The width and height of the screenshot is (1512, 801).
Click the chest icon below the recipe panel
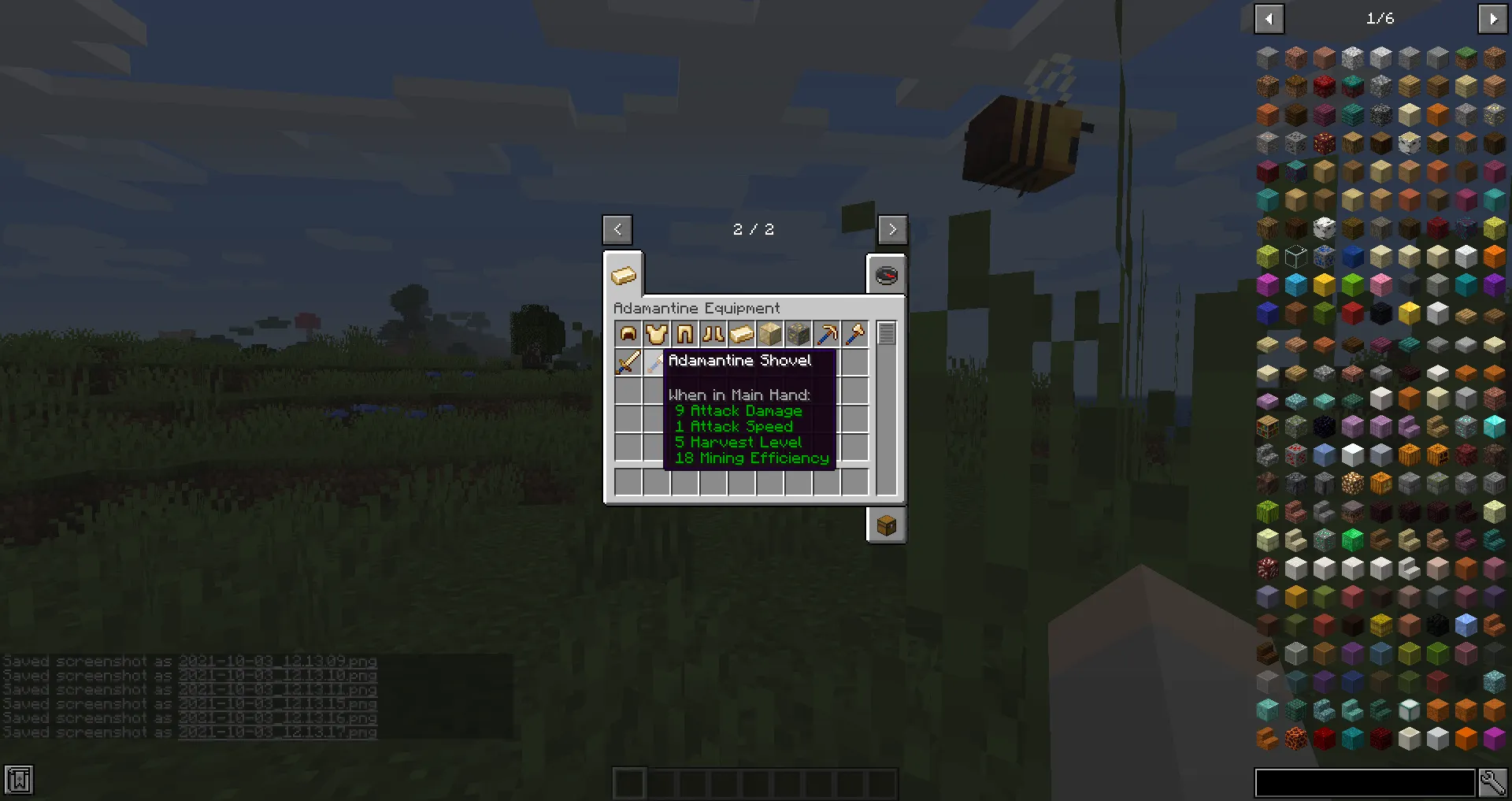886,525
